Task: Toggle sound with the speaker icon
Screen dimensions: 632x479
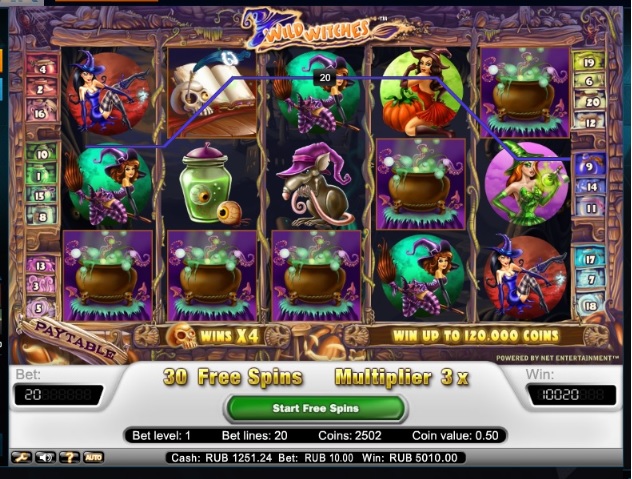Action: [45, 457]
